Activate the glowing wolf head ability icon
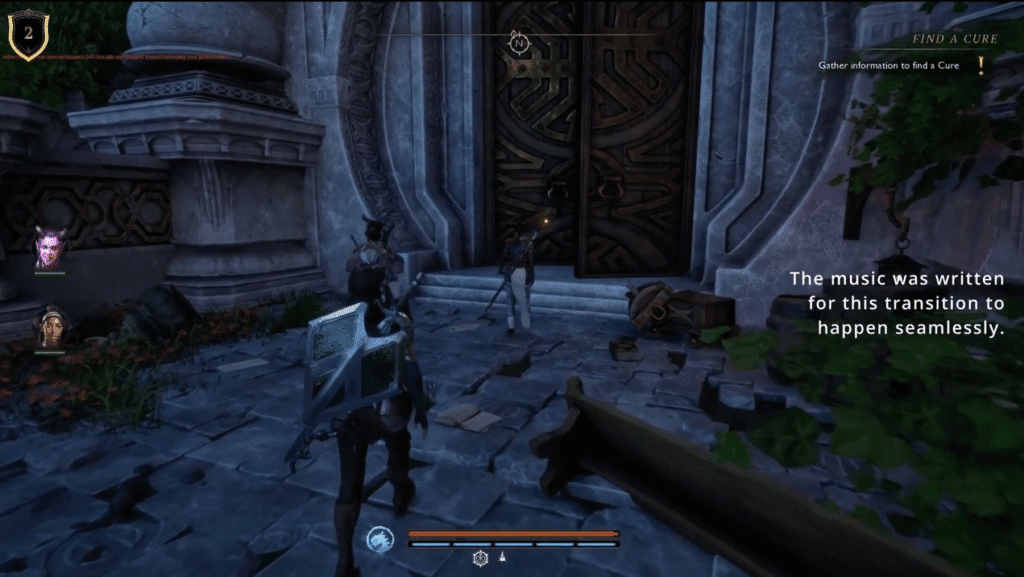The image size is (1024, 577). [x=380, y=540]
